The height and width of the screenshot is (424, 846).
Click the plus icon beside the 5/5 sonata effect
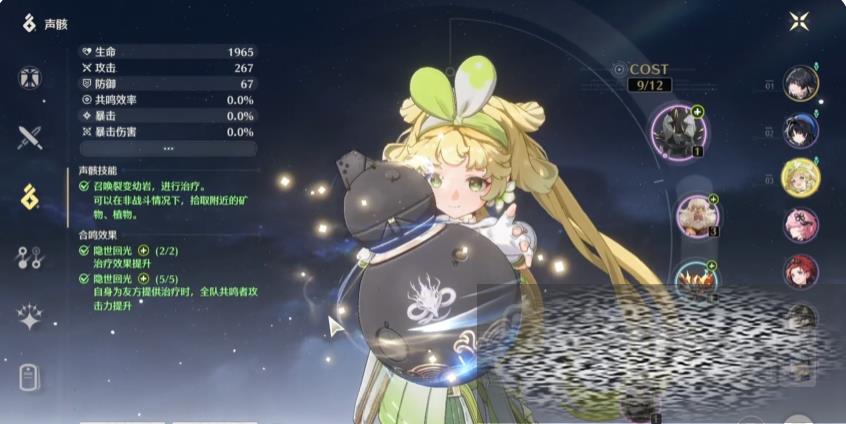[143, 278]
